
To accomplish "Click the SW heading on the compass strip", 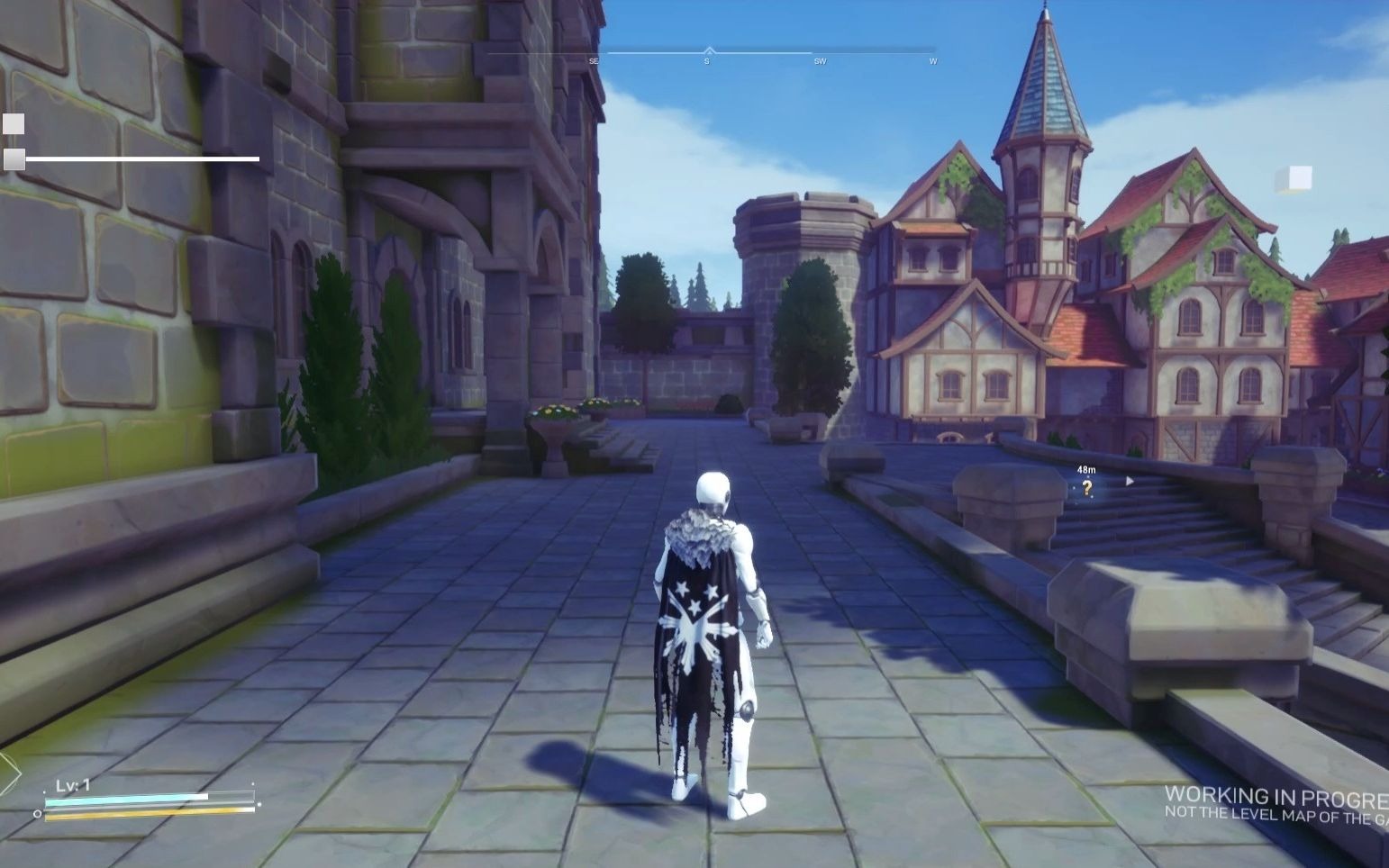I will 820,61.
